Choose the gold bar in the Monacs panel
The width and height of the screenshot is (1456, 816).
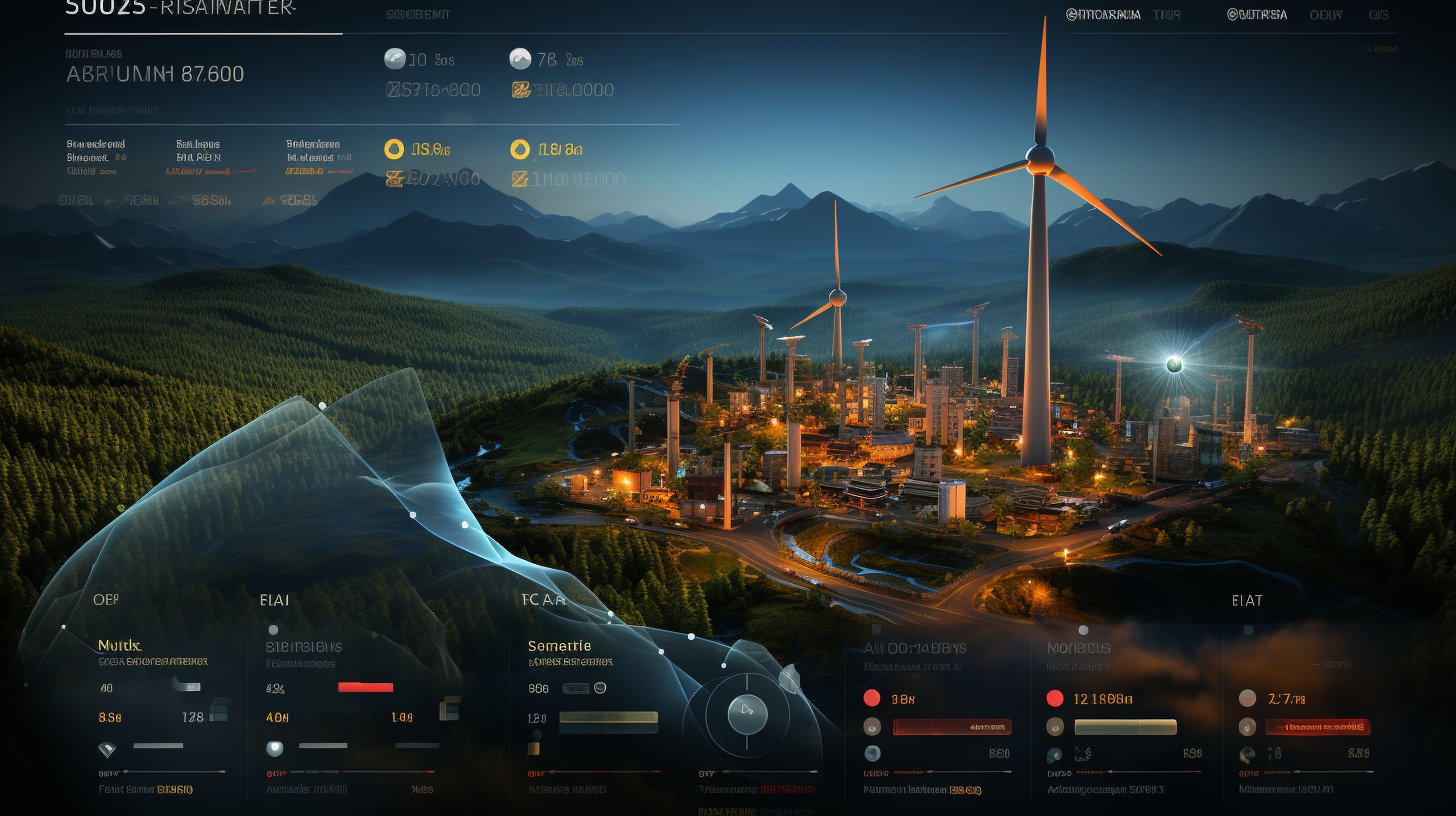[1125, 727]
